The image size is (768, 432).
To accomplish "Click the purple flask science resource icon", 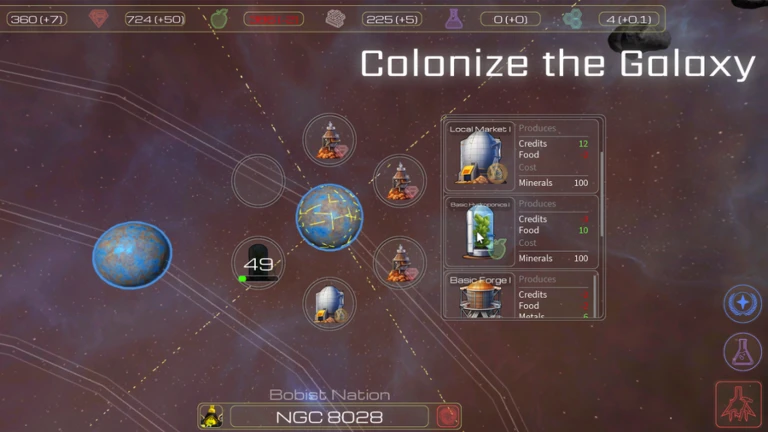I will [x=454, y=18].
